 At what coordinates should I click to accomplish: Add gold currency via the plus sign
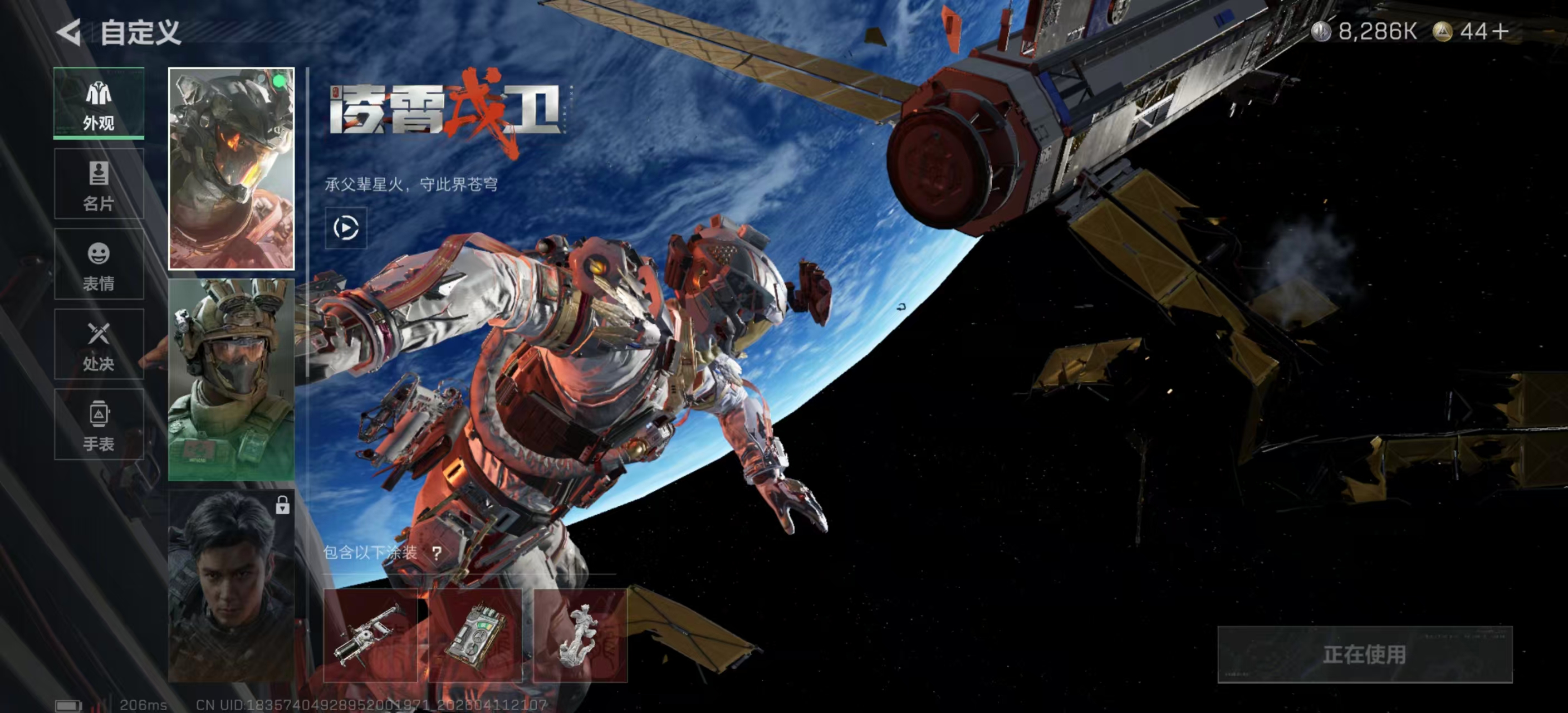pos(1501,31)
